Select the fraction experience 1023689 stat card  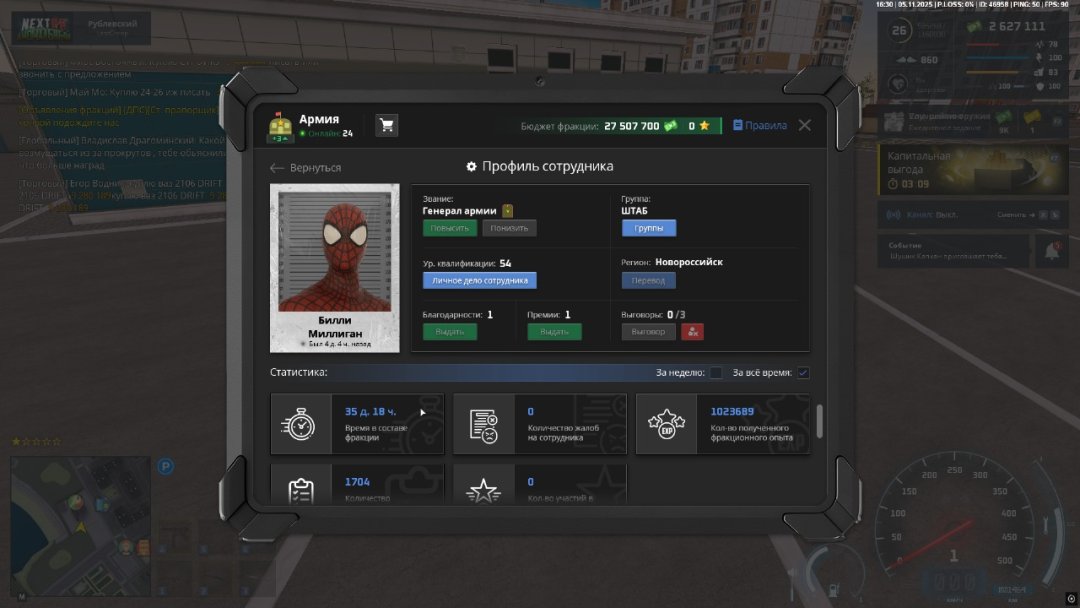(723, 424)
